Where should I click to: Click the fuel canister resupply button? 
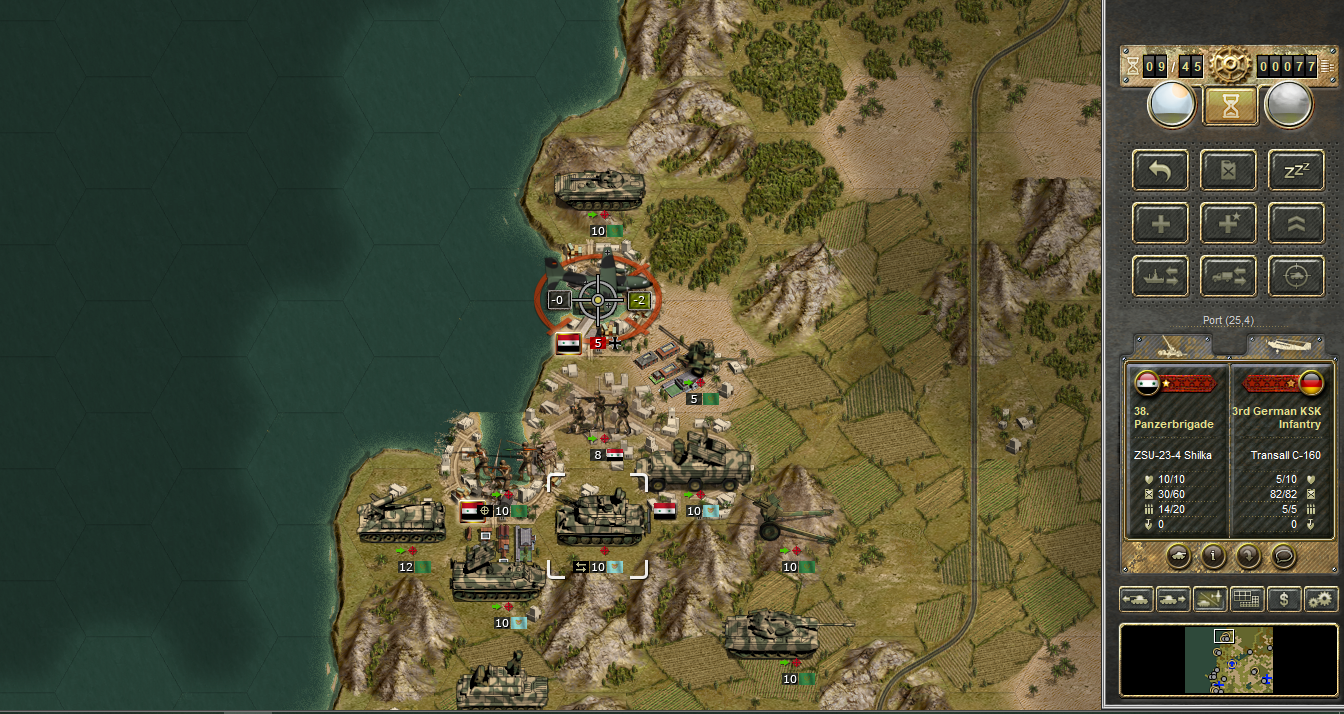click(1229, 170)
